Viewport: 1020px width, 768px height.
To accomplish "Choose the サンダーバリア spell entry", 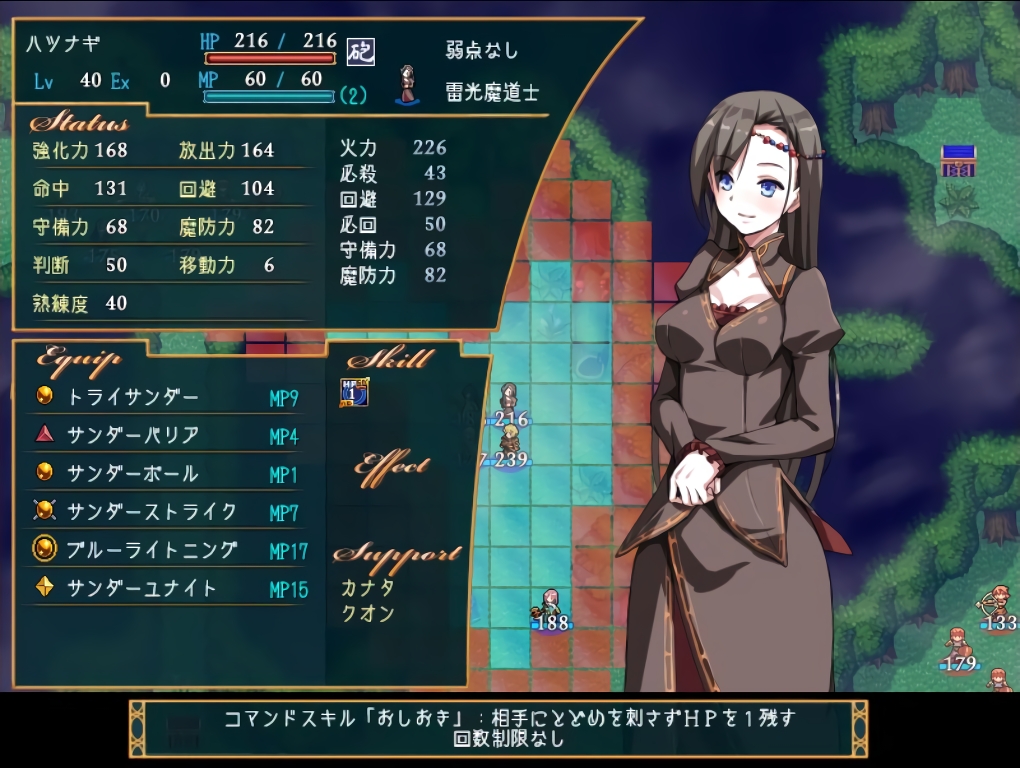I will (133, 435).
